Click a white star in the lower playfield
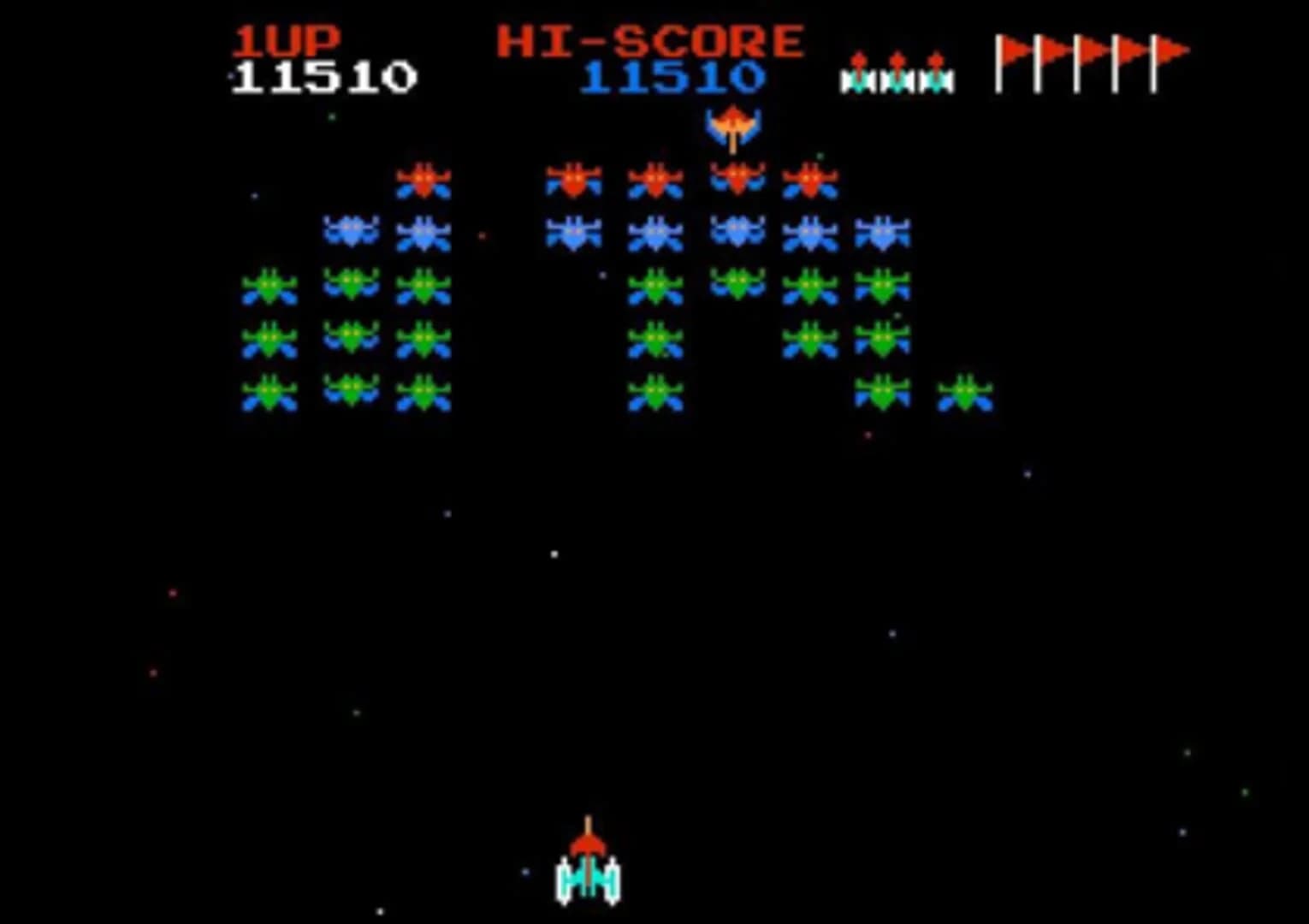This screenshot has height=924, width=1309. point(556,553)
